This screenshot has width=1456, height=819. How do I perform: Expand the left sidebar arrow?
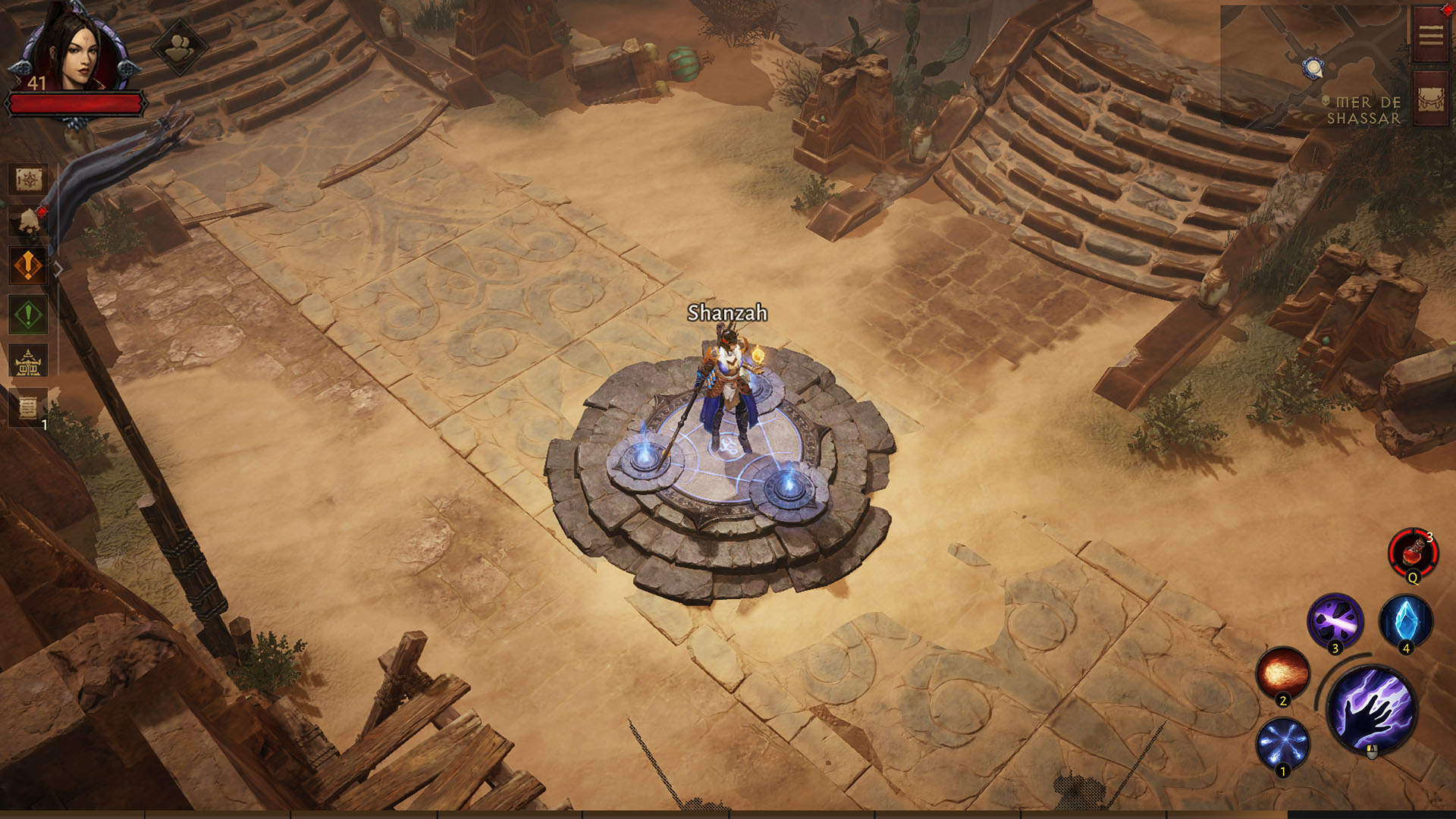click(58, 268)
